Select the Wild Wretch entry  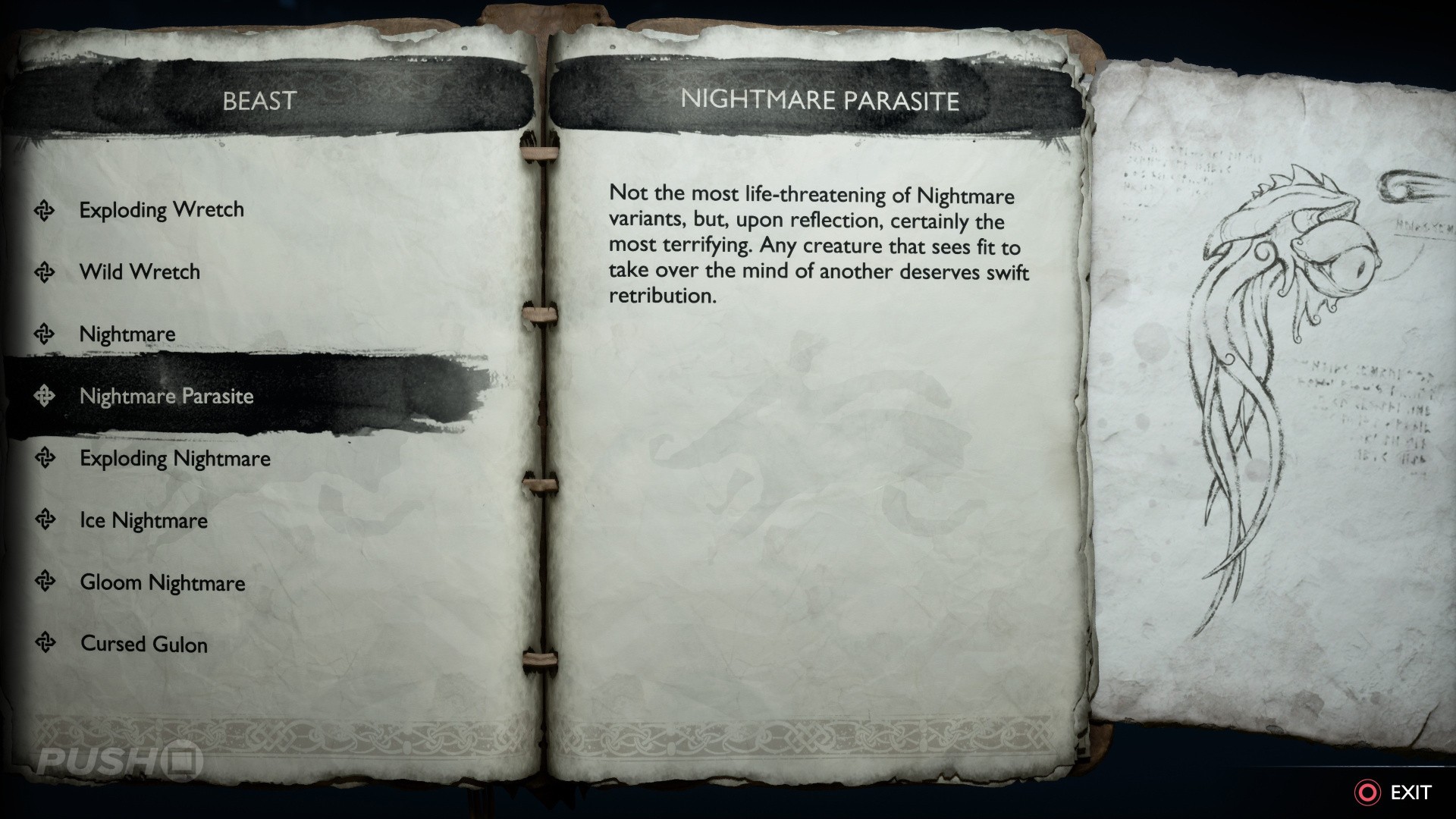pos(140,271)
